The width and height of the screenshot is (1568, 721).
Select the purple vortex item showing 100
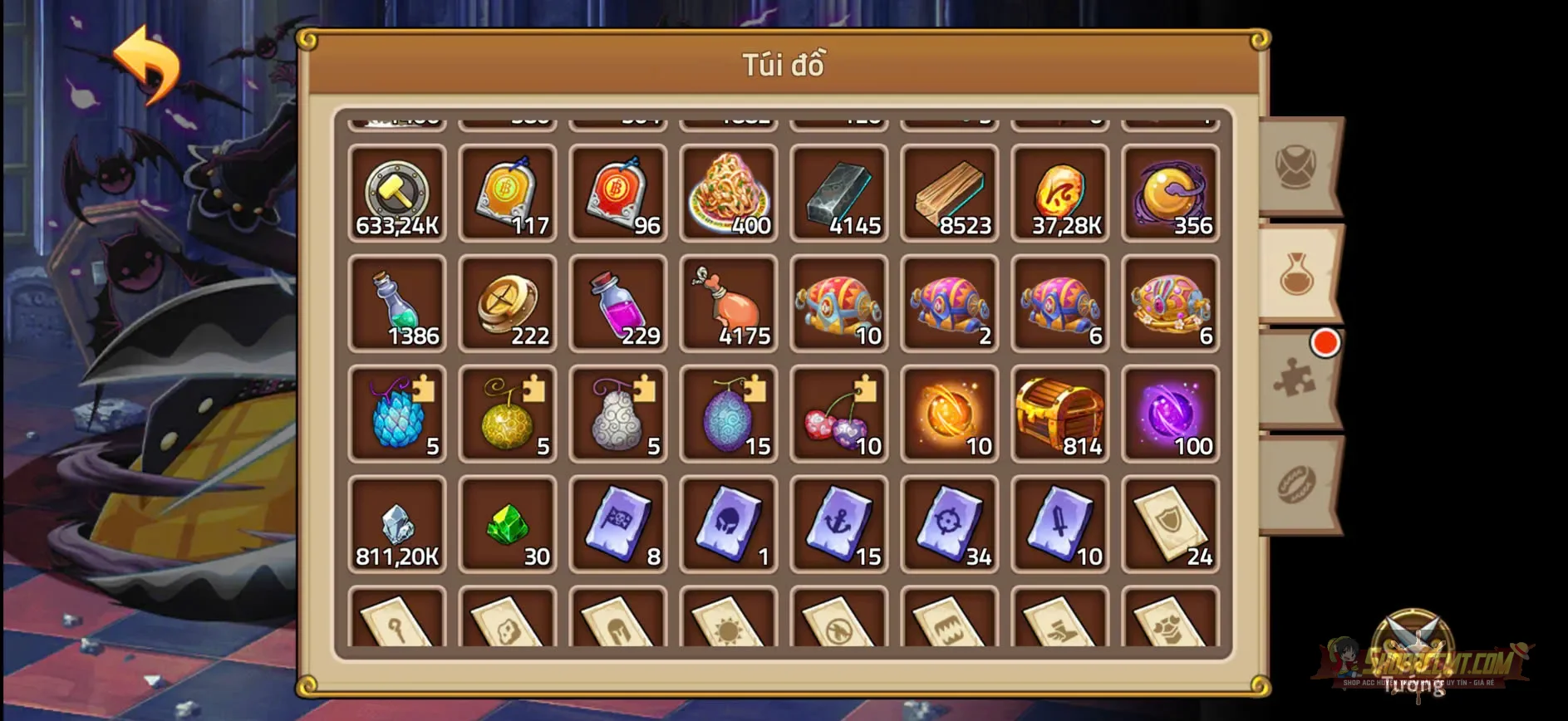pyautogui.click(x=1171, y=414)
